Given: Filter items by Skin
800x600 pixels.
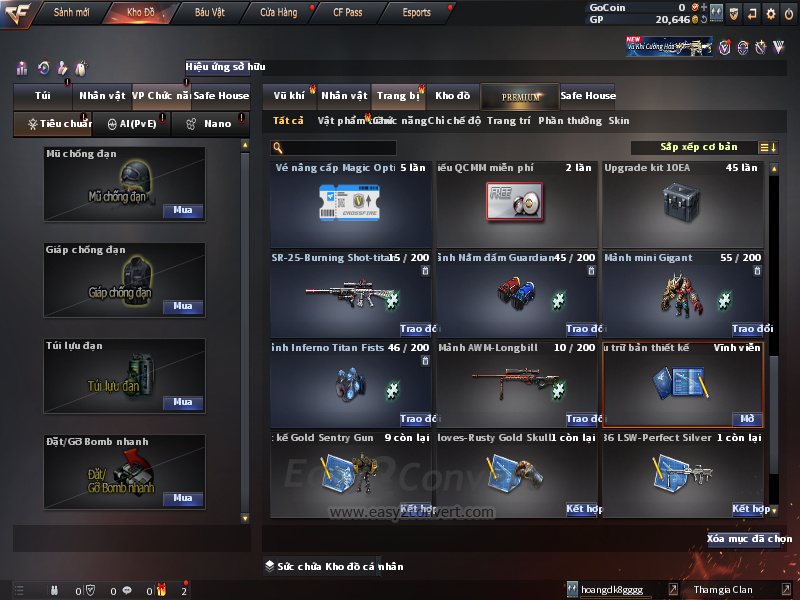Looking at the screenshot, I should pyautogui.click(x=619, y=121).
